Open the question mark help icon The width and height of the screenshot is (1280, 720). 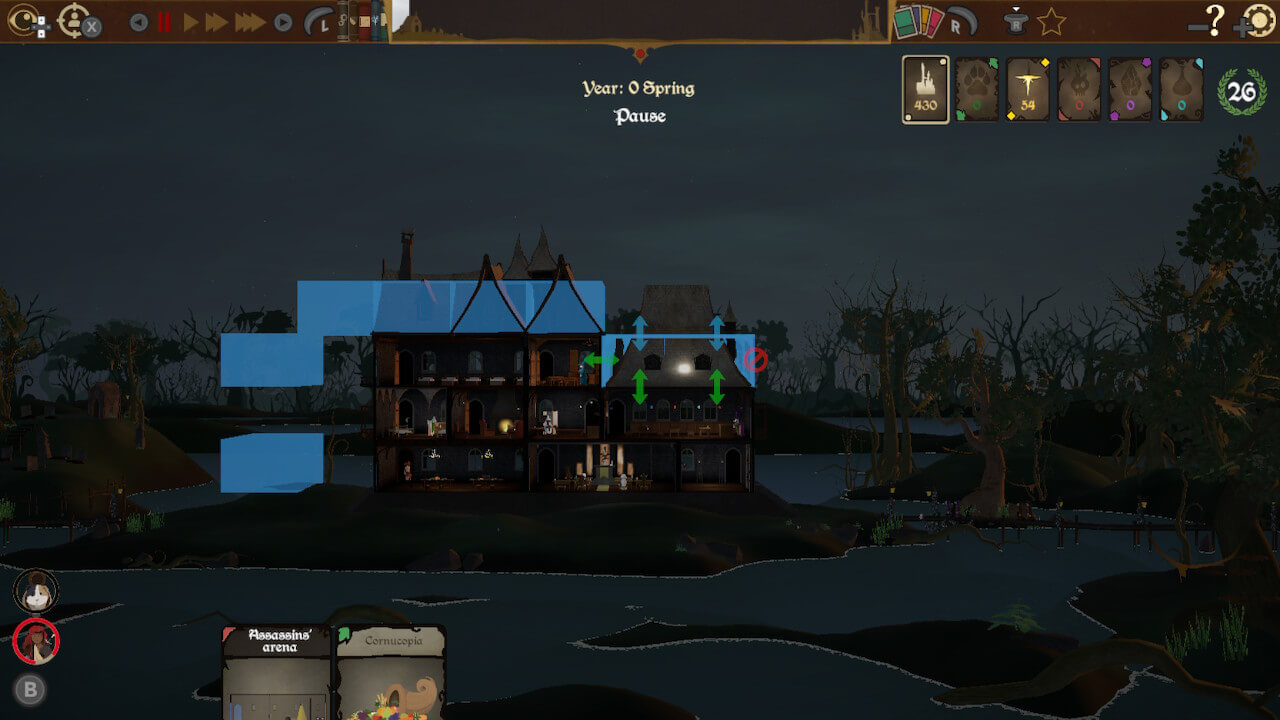[x=1213, y=22]
